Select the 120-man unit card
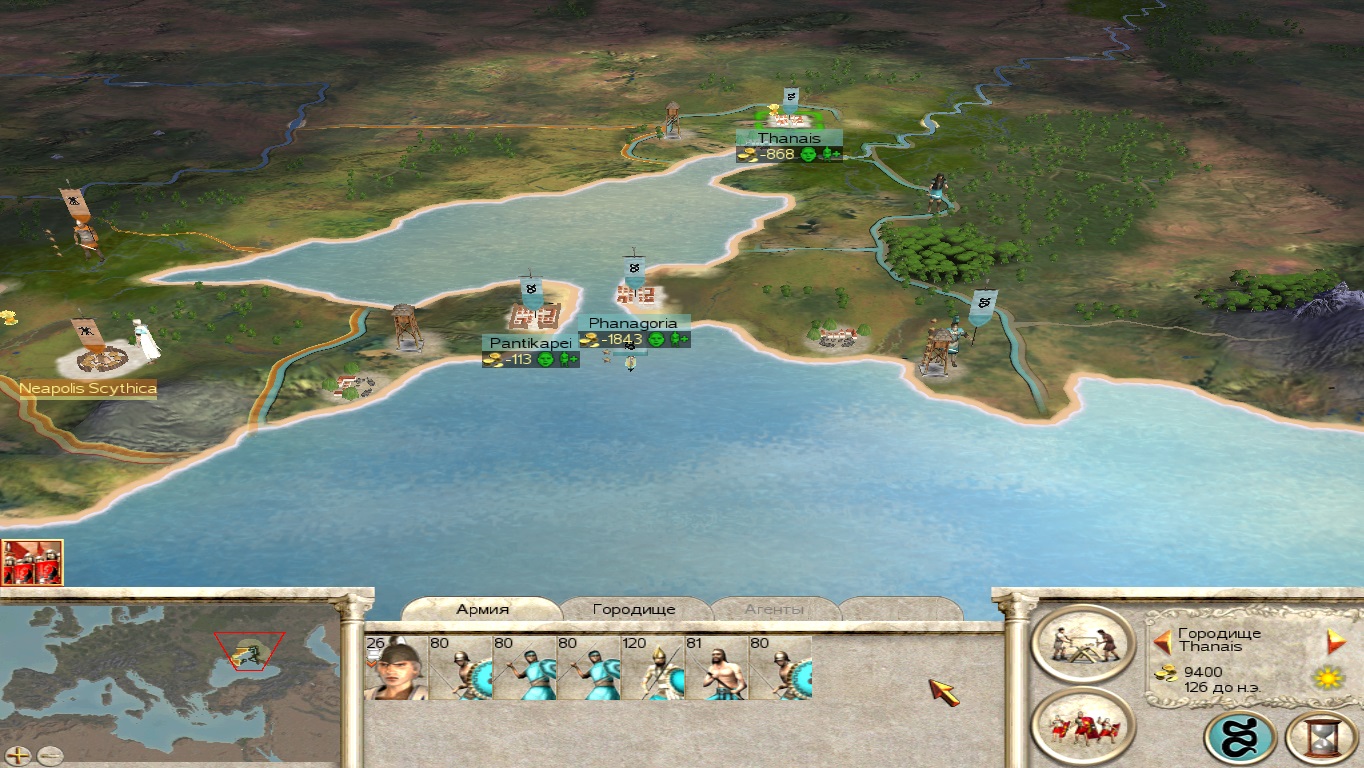Screen dimensions: 1364x768 coord(652,667)
